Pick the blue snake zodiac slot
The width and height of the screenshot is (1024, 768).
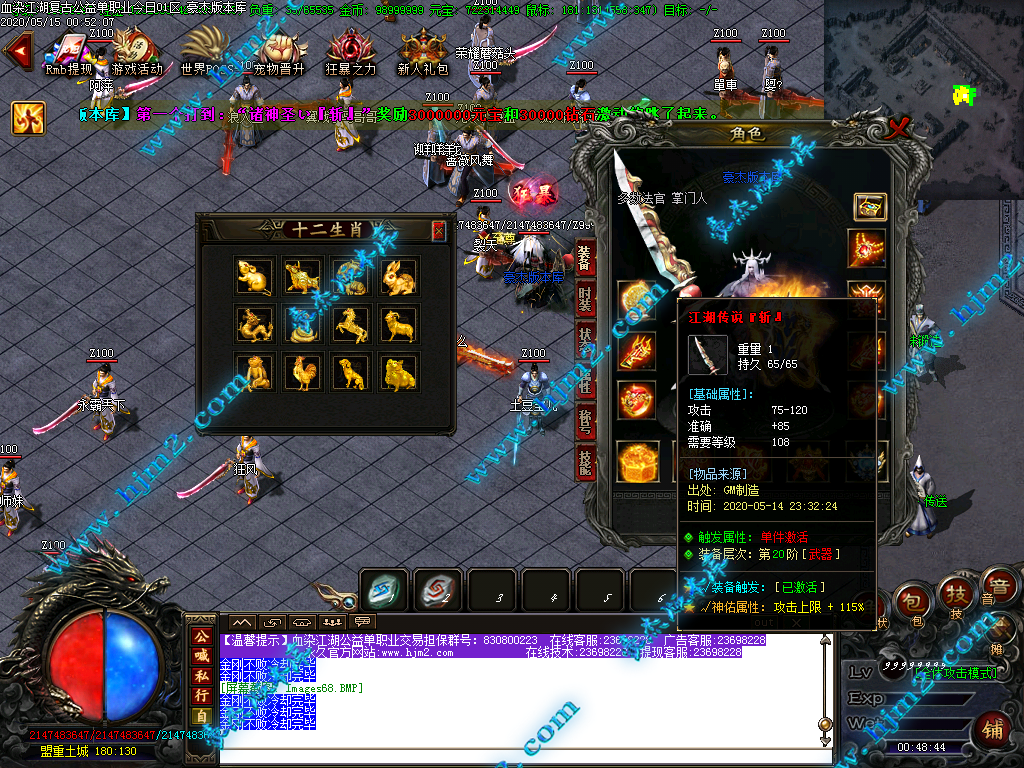pos(302,324)
